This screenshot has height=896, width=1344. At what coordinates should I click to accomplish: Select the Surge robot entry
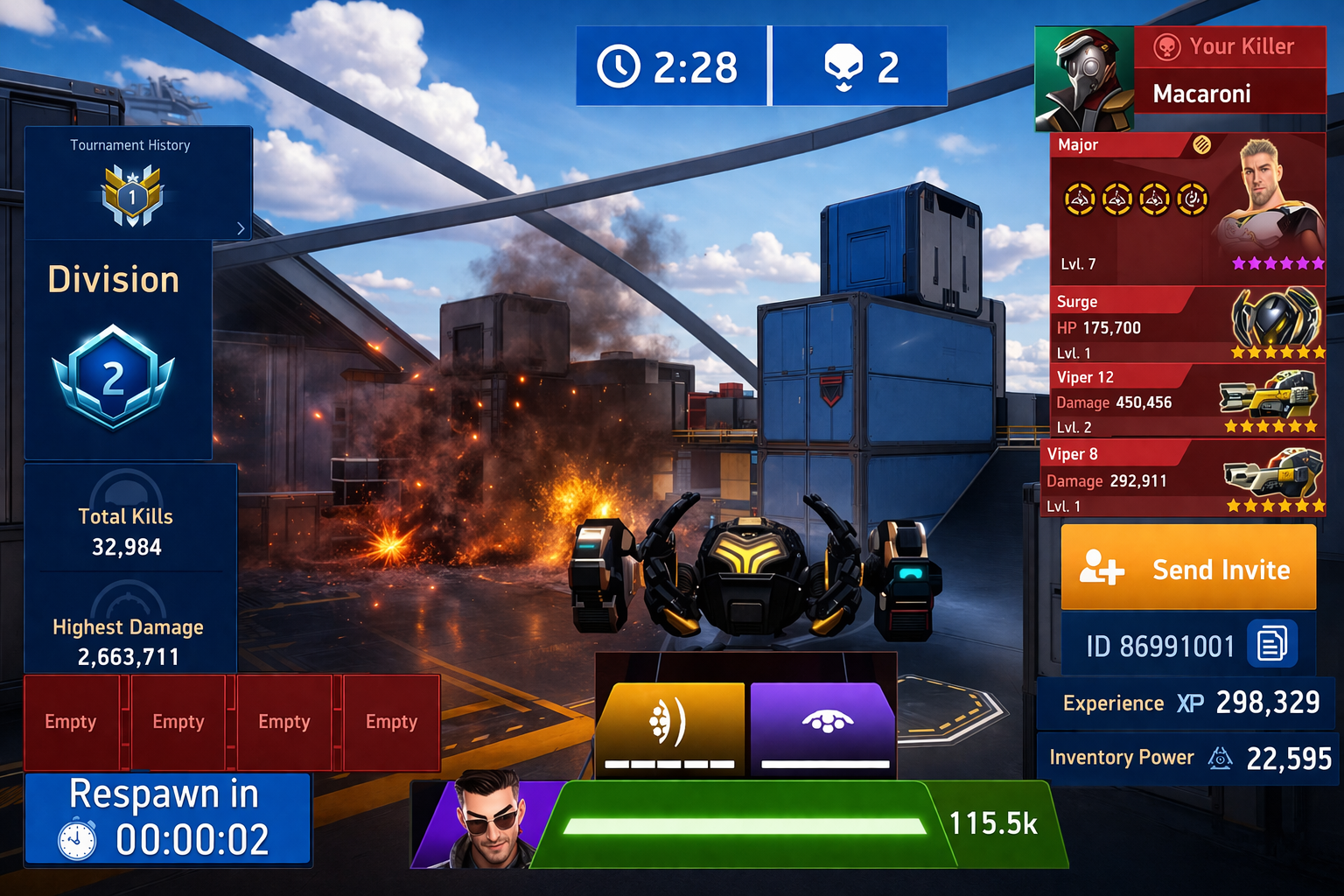1187,325
